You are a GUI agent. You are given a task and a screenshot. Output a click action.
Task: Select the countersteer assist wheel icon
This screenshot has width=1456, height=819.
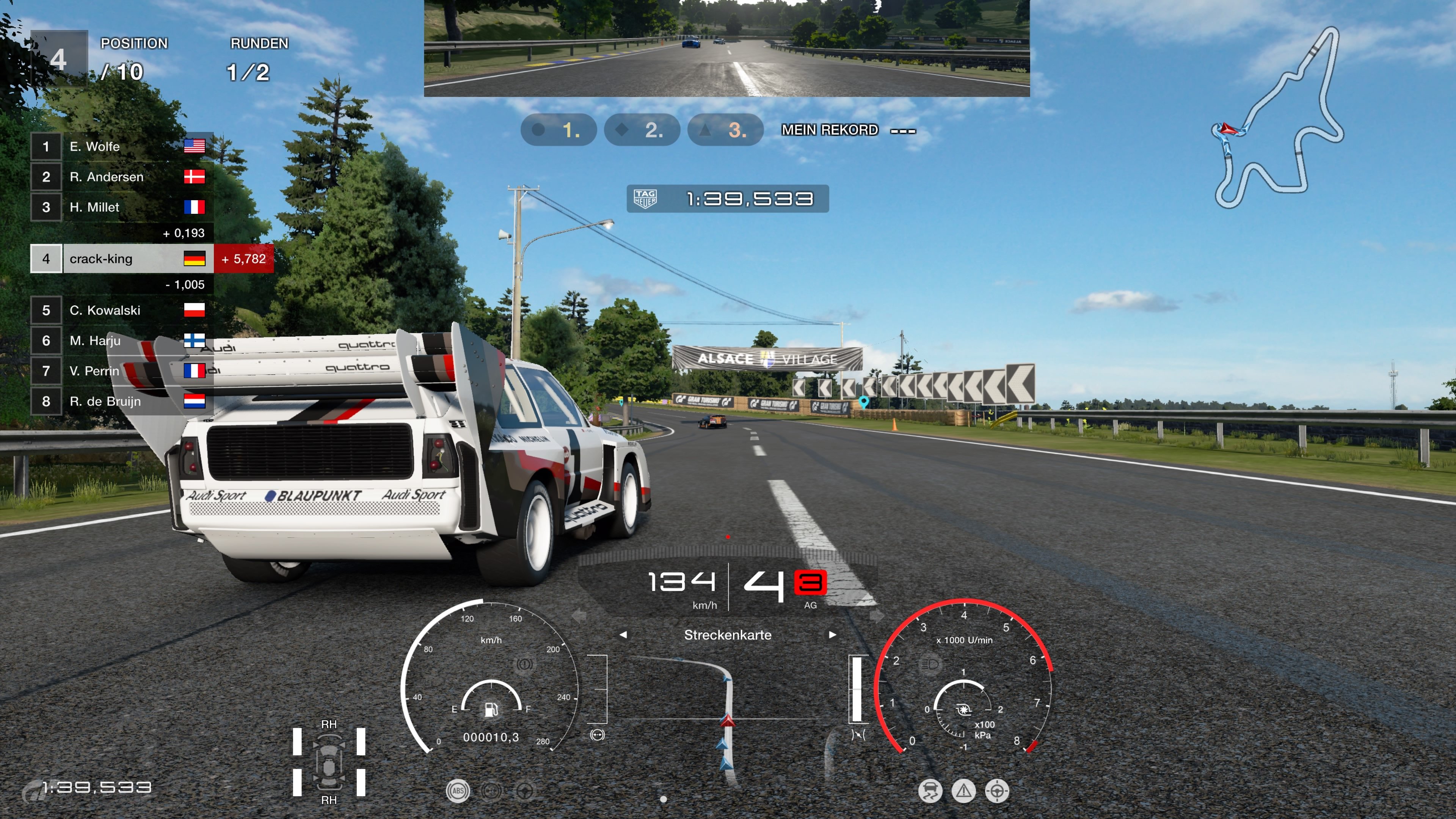click(525, 791)
